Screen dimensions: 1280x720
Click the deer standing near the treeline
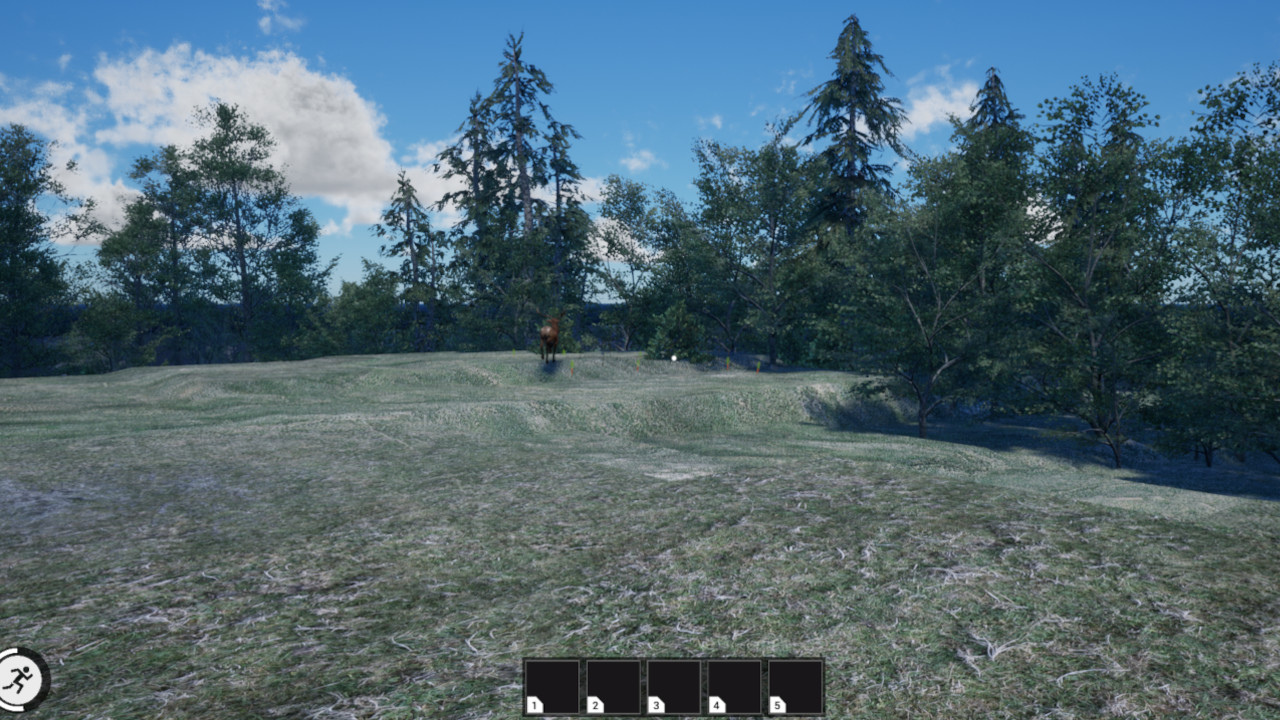547,335
